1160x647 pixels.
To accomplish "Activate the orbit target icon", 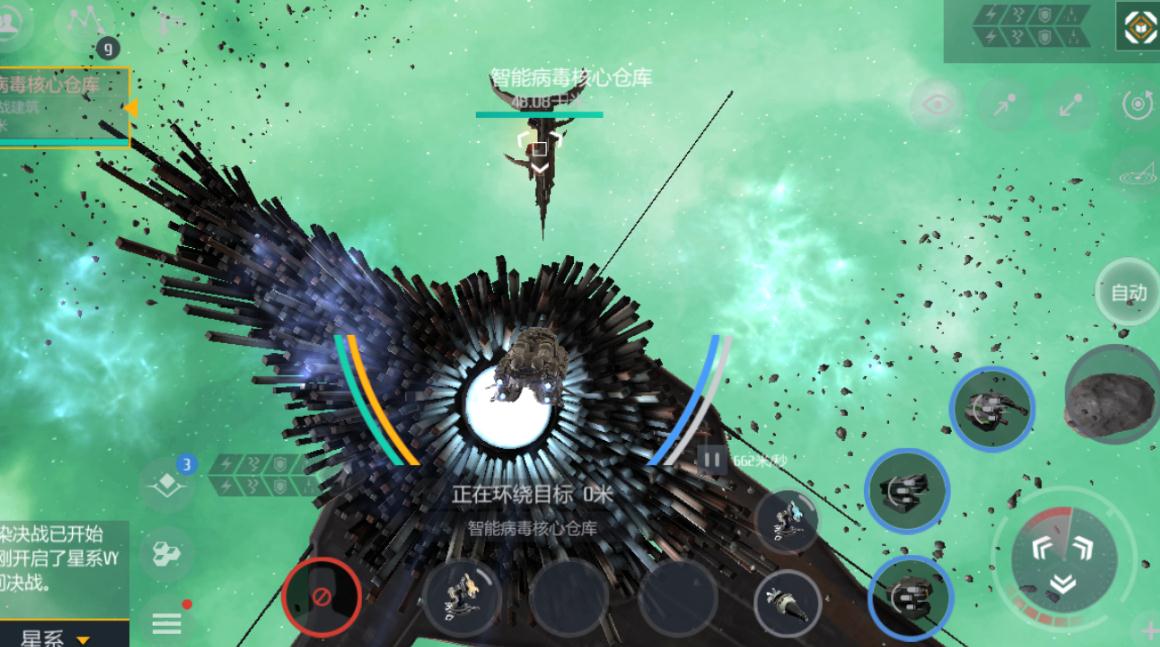I will click(x=1137, y=105).
